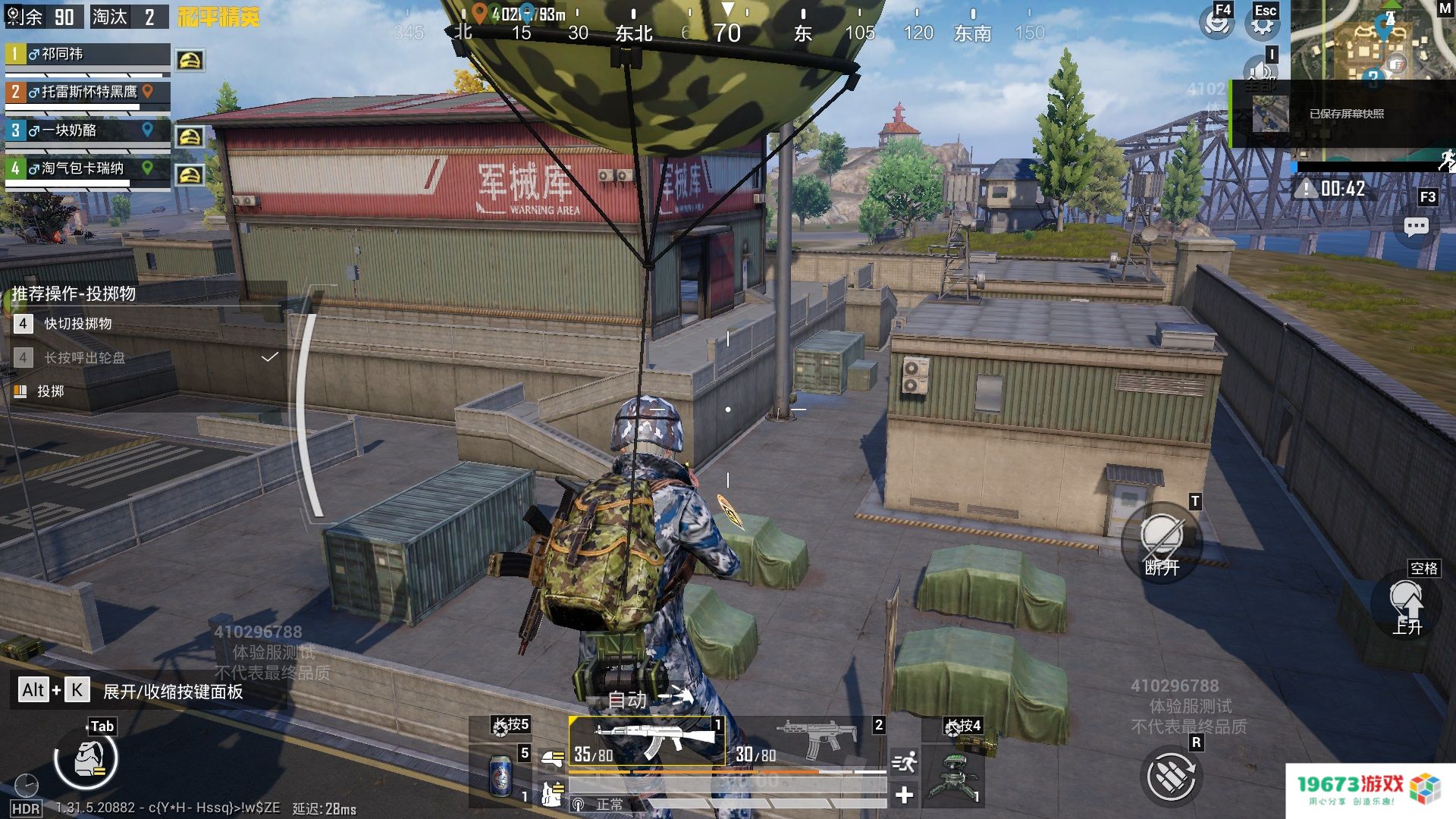Select teammate 托雷斯怀特黑鹰 in squad list

point(87,93)
